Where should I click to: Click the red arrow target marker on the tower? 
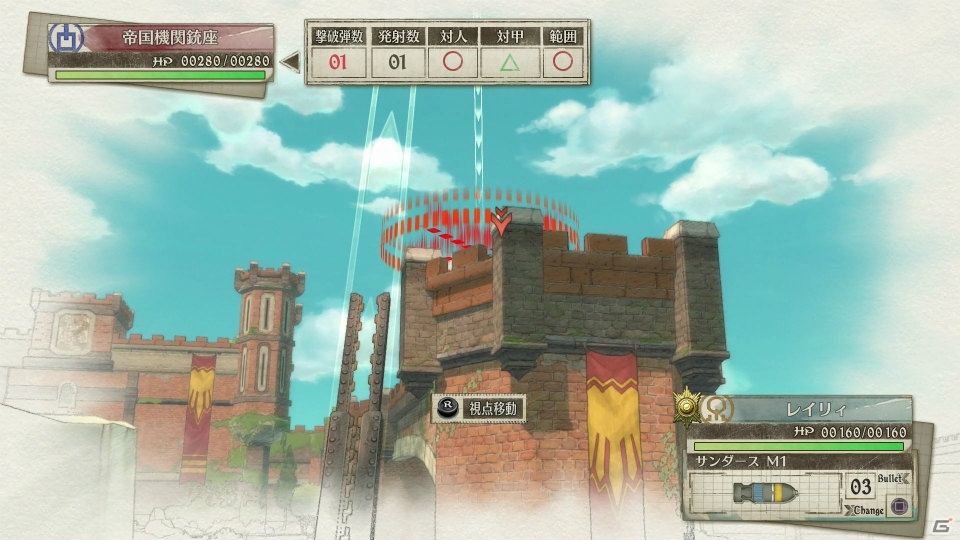[500, 221]
